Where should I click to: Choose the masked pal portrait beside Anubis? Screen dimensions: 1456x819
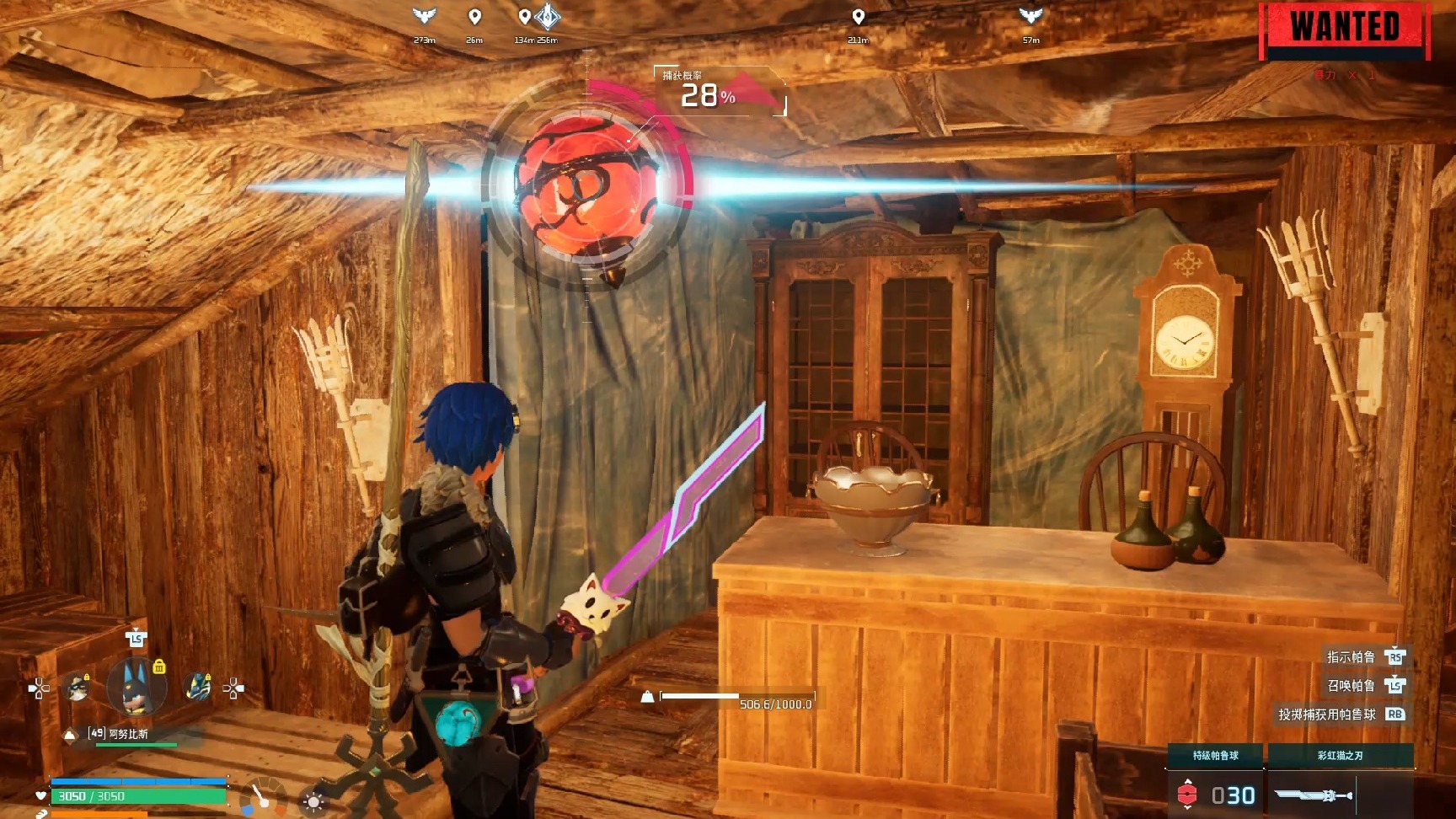pyautogui.click(x=78, y=688)
